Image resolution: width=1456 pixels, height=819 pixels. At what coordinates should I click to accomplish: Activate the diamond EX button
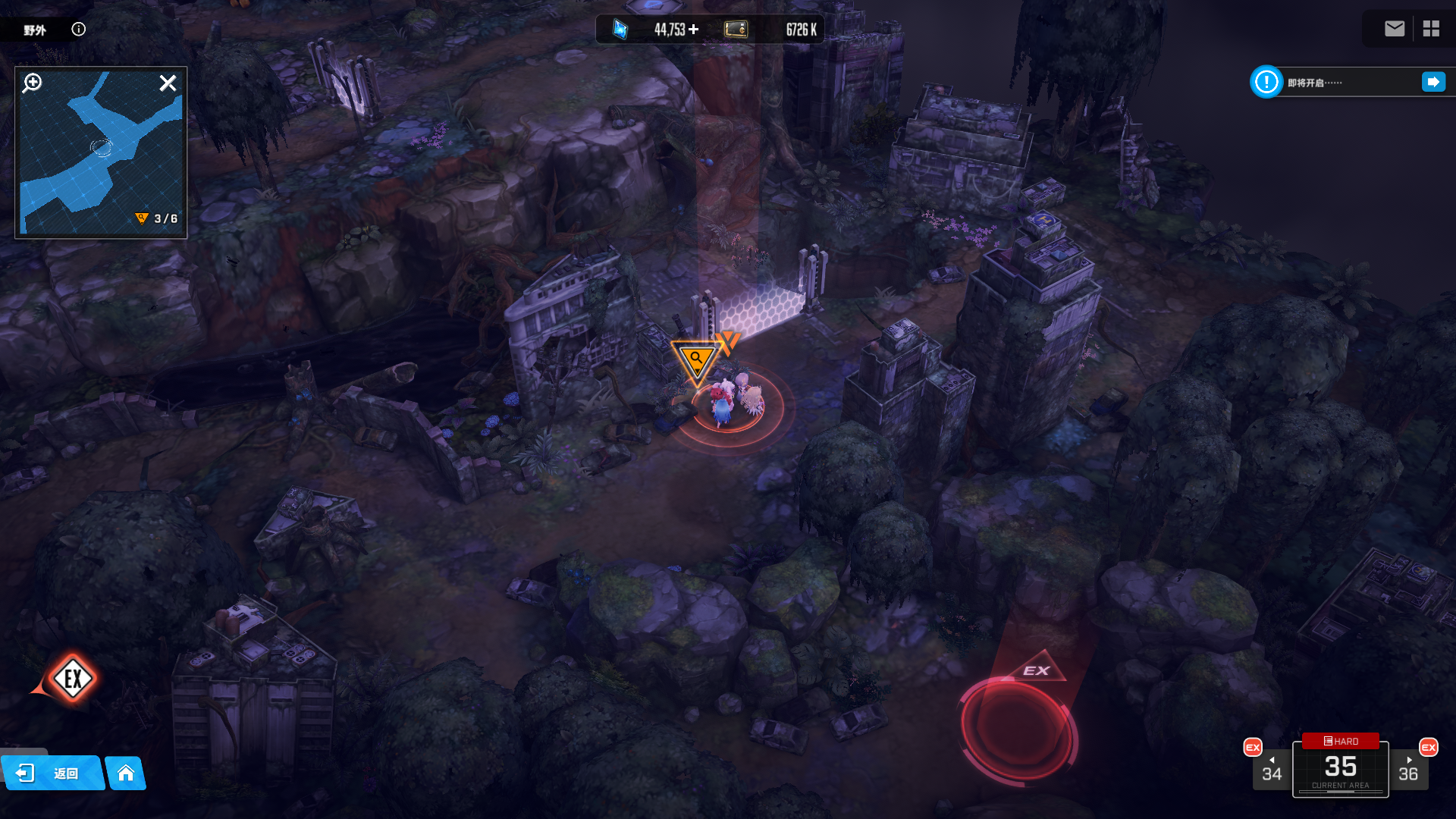[x=73, y=678]
